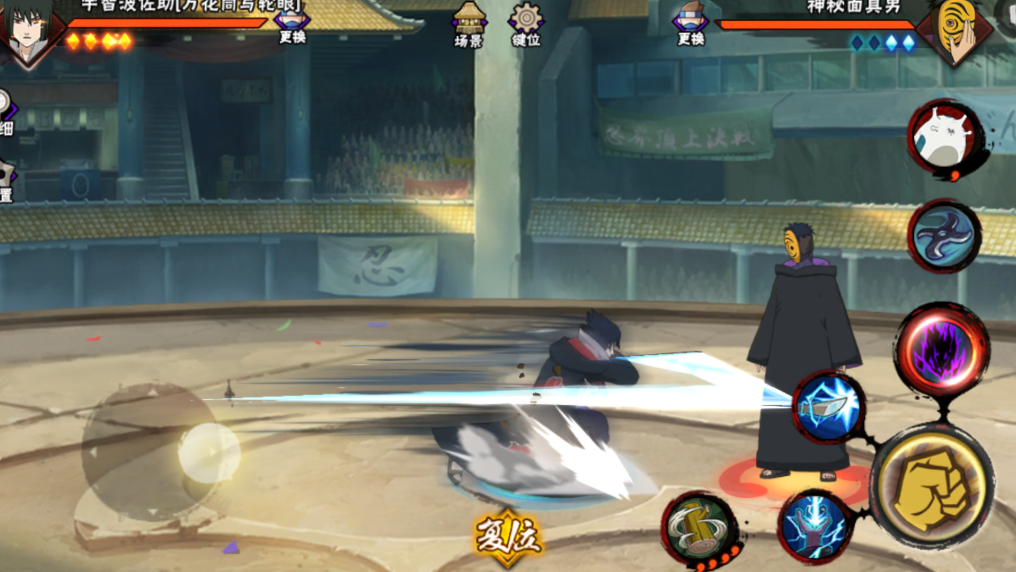This screenshot has width=1016, height=572.
Task: Tap the virtual movement joystick
Action: click(x=208, y=452)
